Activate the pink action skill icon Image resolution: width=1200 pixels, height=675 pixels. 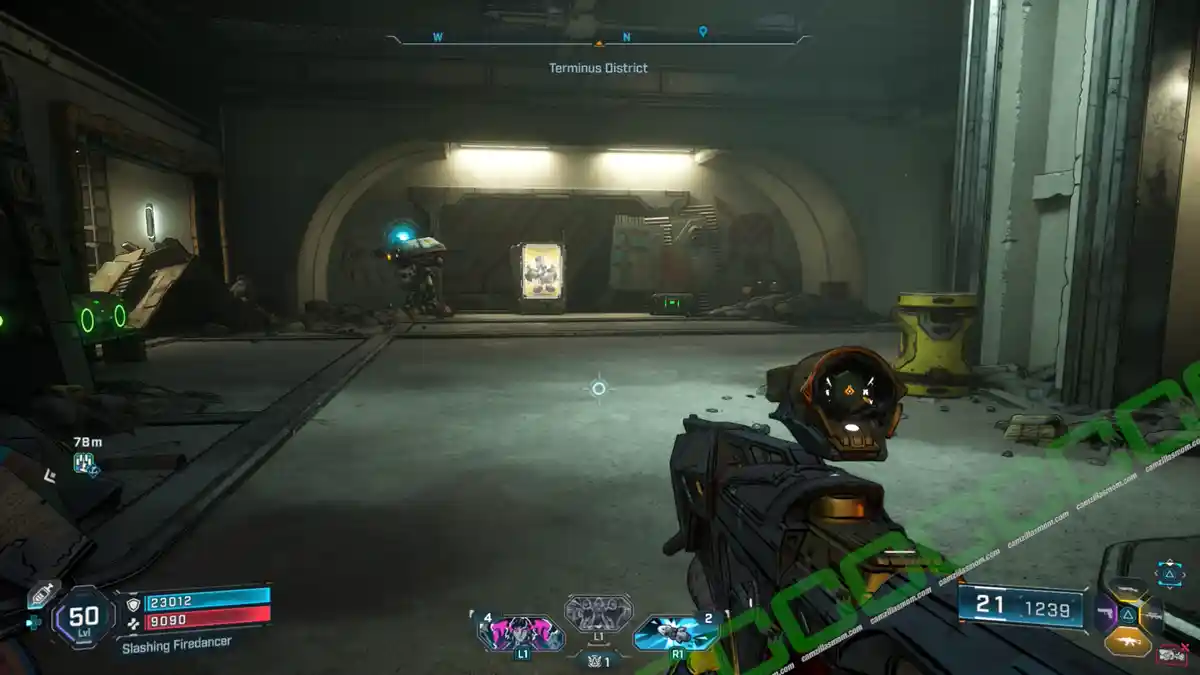tap(520, 633)
